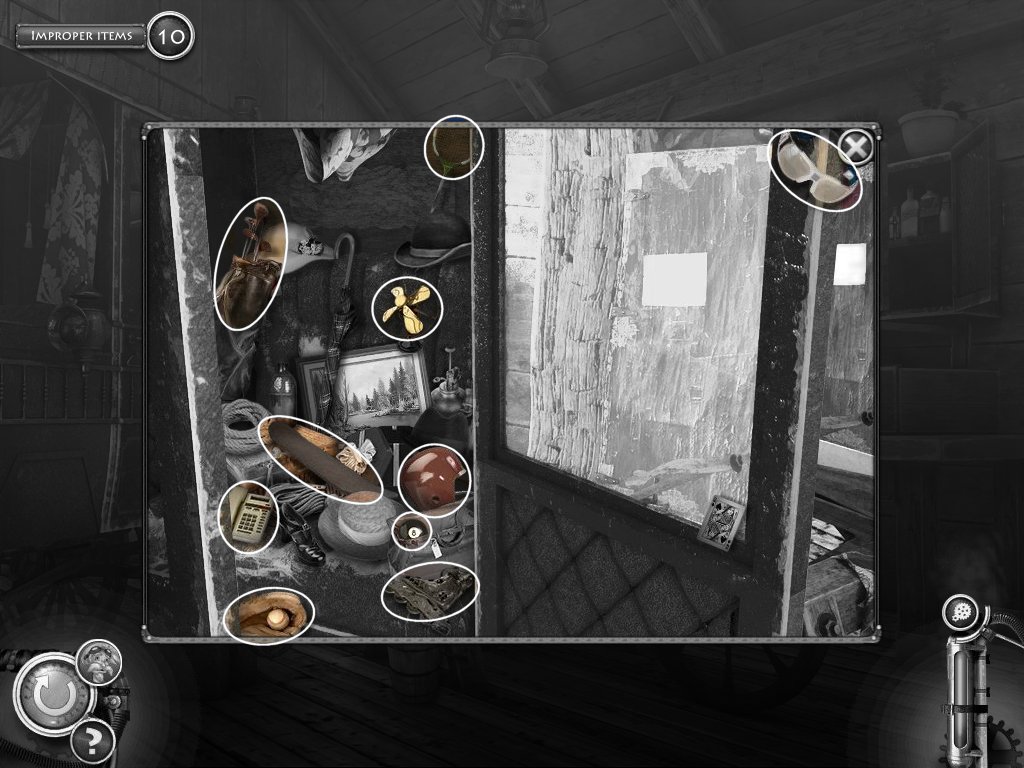Pick the circled yellow fan propeller
The width and height of the screenshot is (1024, 768).
click(407, 308)
